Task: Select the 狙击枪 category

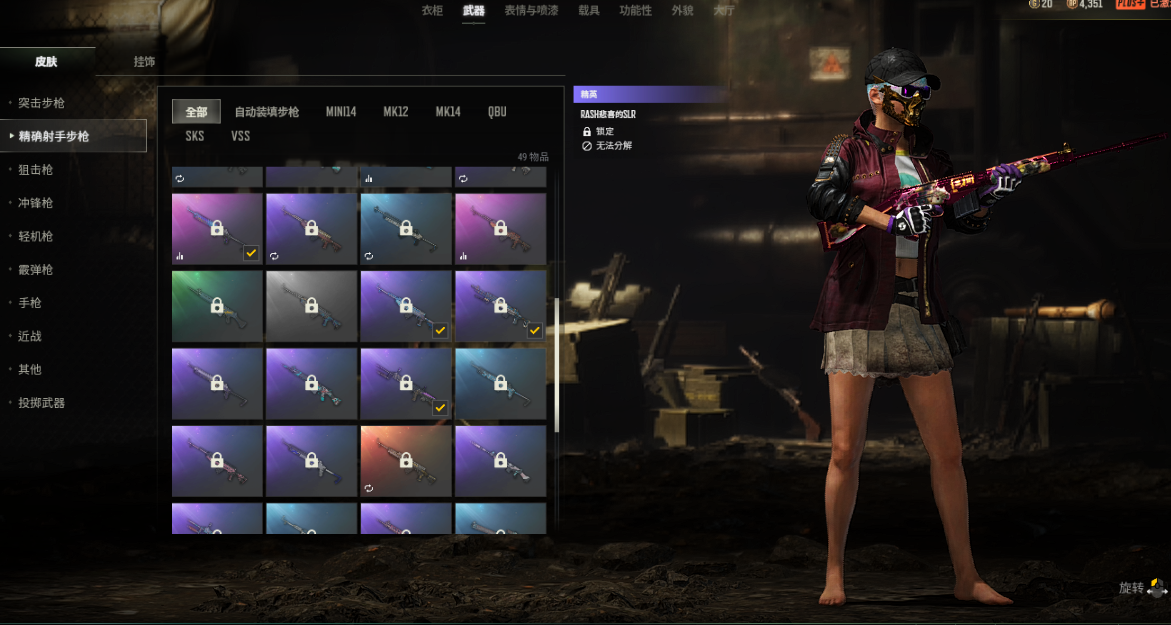Action: (x=35, y=170)
